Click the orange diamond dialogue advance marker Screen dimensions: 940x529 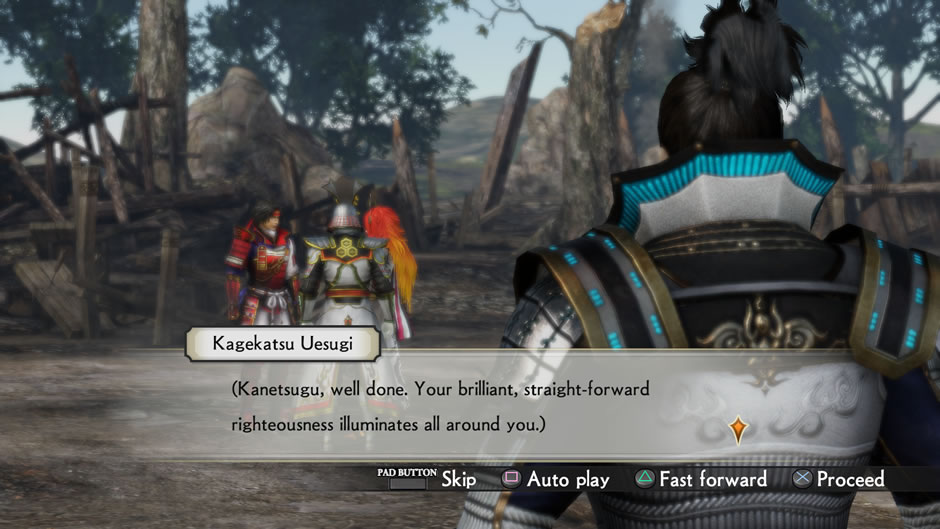pos(737,429)
